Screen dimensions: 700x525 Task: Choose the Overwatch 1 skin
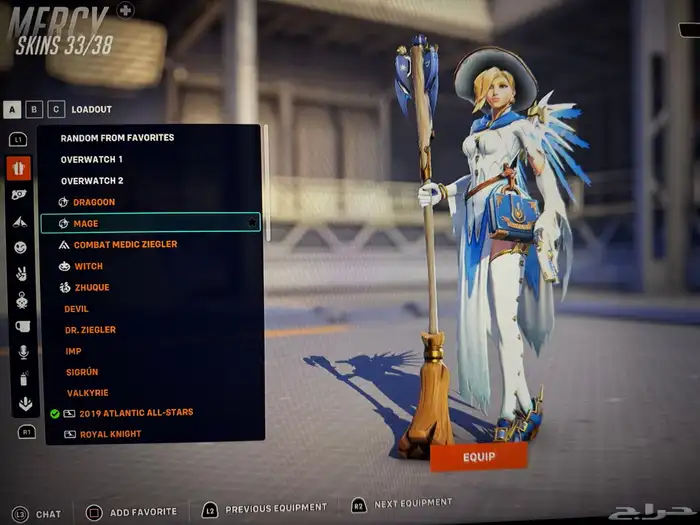[x=92, y=159]
